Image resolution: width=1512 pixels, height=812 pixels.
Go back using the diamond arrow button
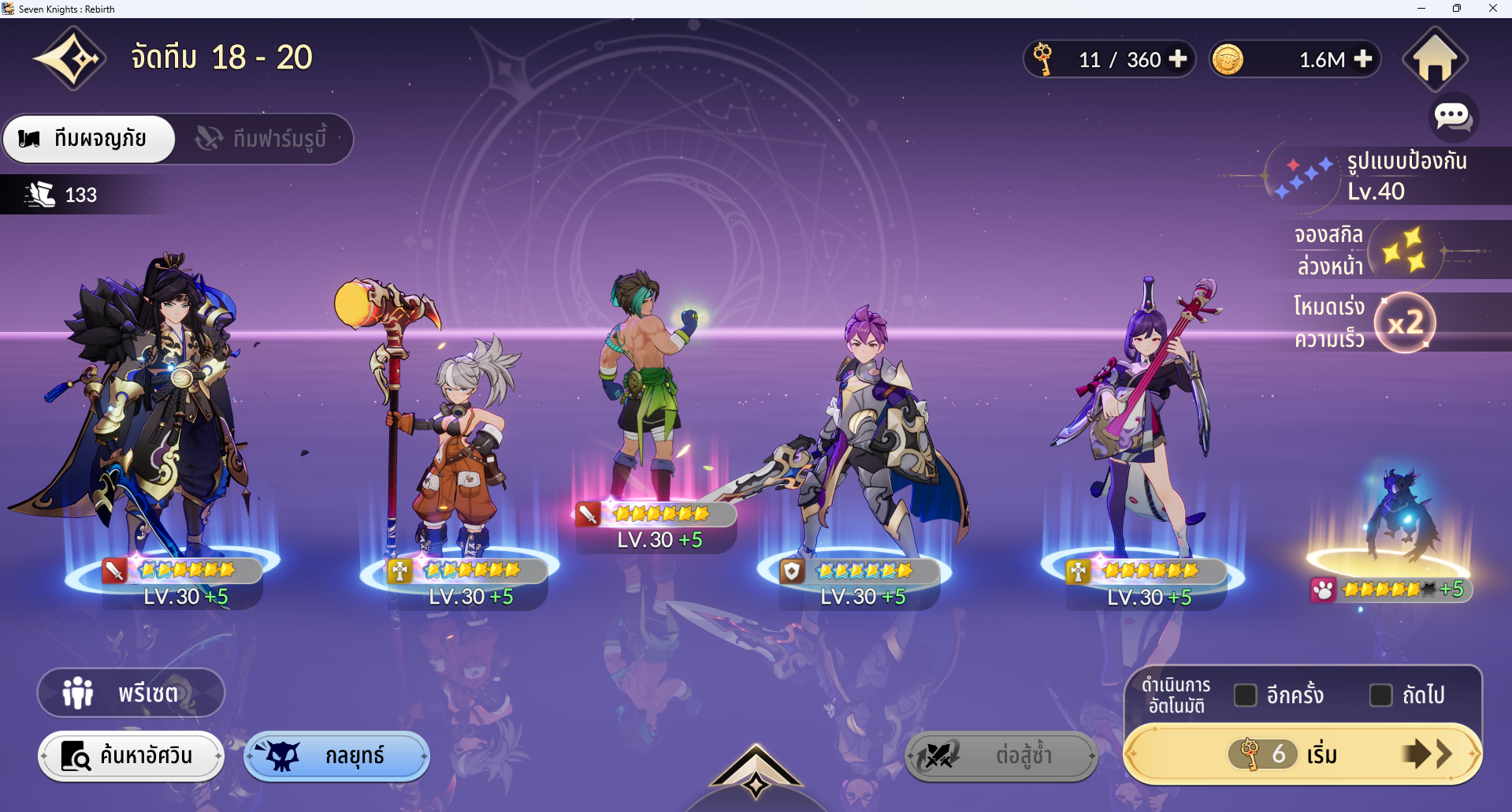pos(70,59)
